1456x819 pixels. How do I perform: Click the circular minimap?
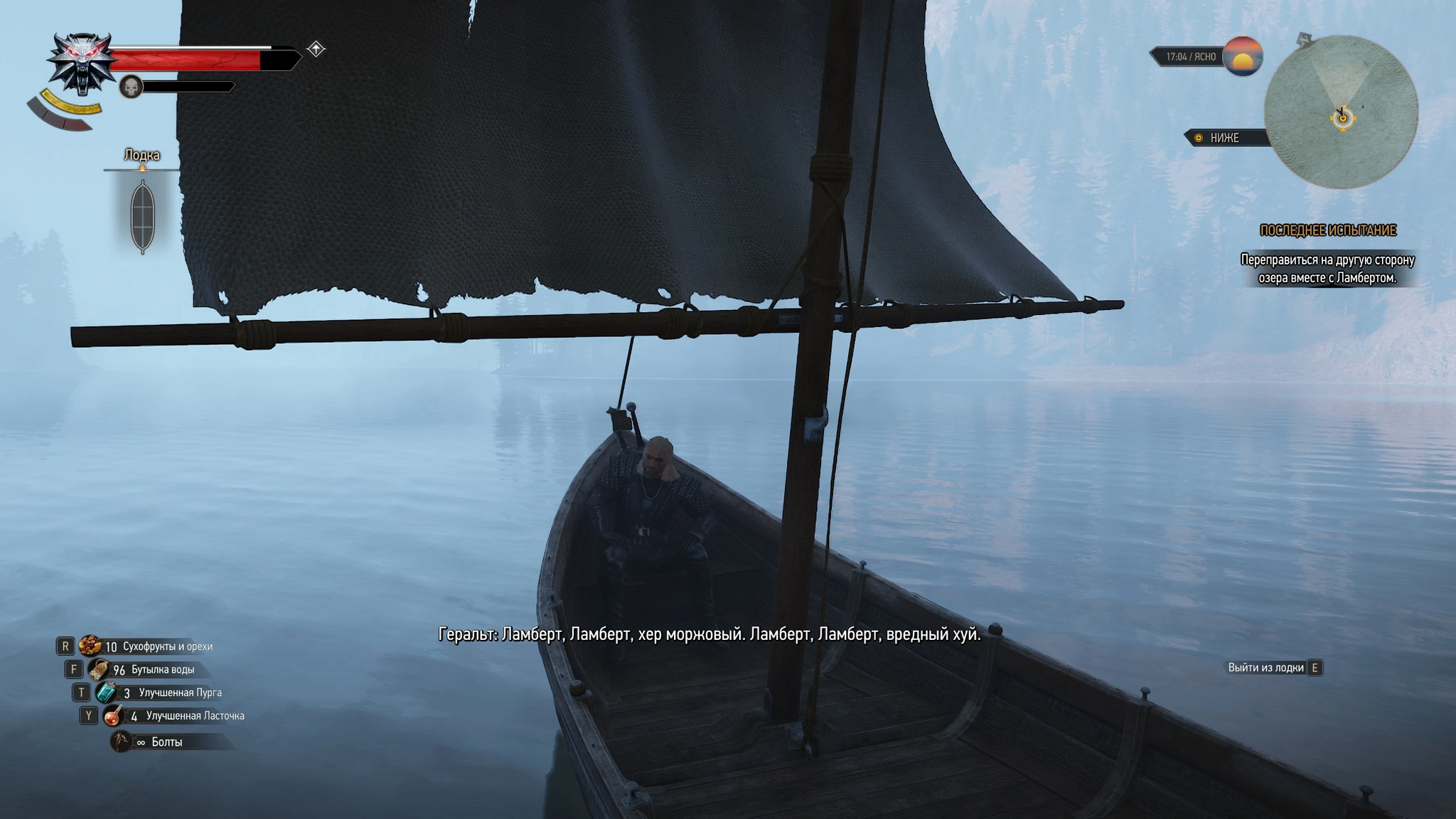[x=1341, y=112]
